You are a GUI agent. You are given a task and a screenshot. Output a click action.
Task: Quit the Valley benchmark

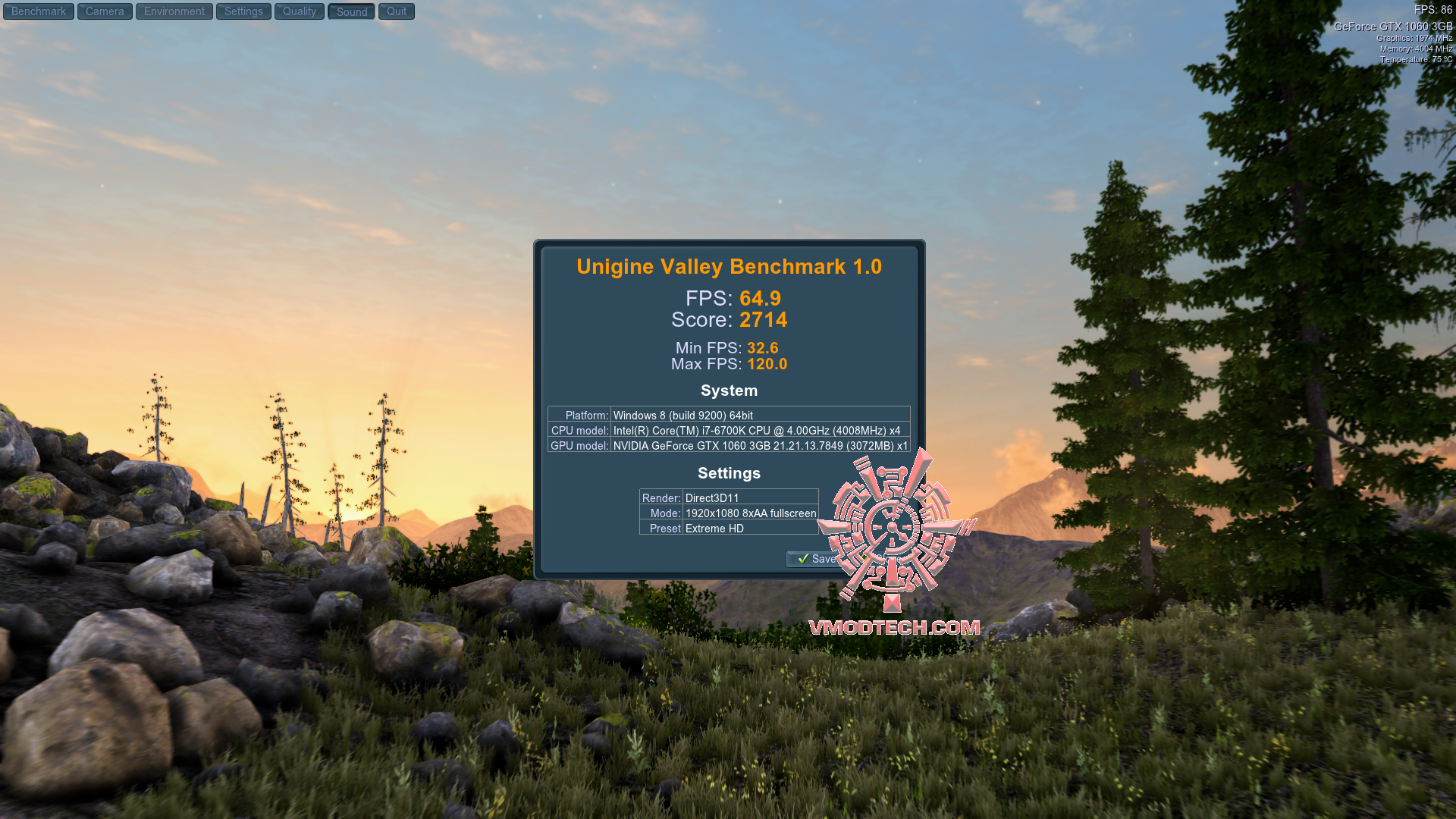point(396,11)
